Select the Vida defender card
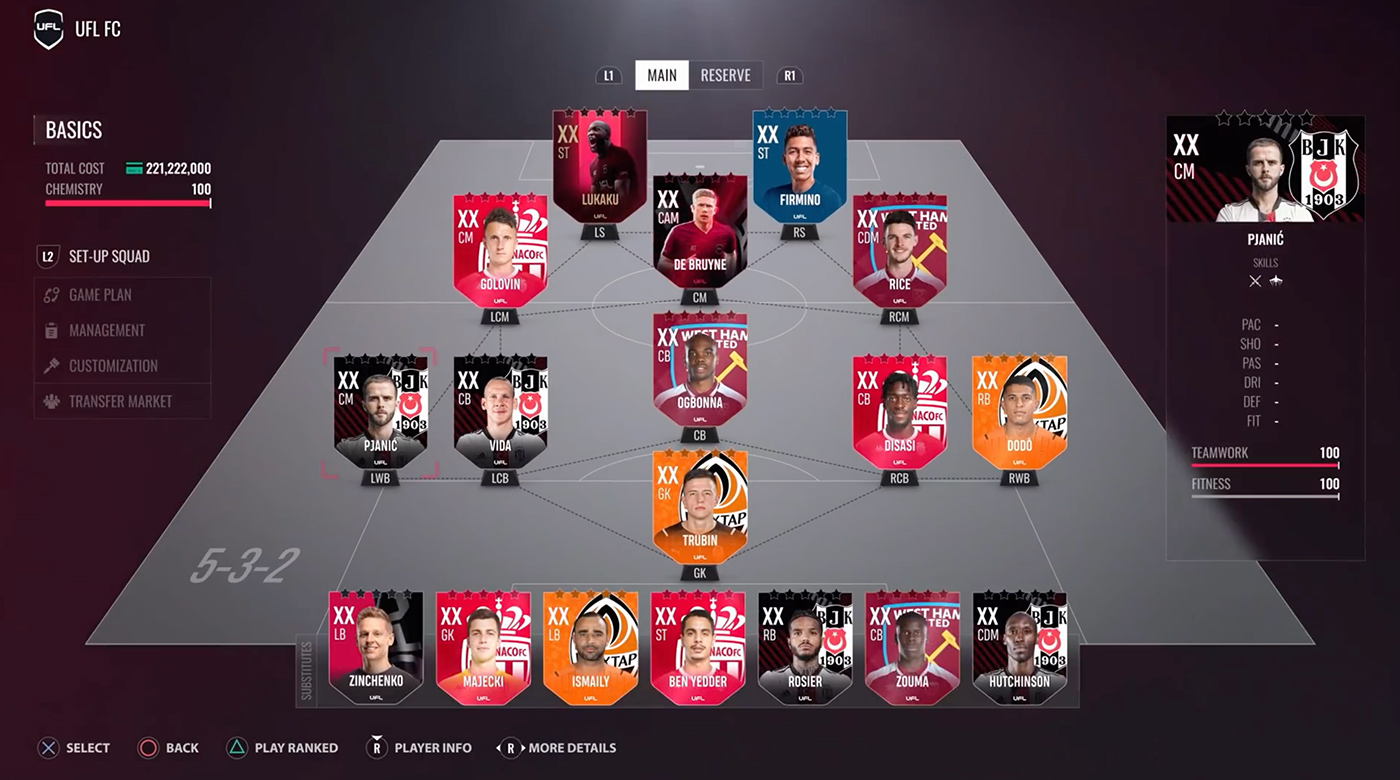Viewport: 1400px width, 780px height. (x=500, y=412)
